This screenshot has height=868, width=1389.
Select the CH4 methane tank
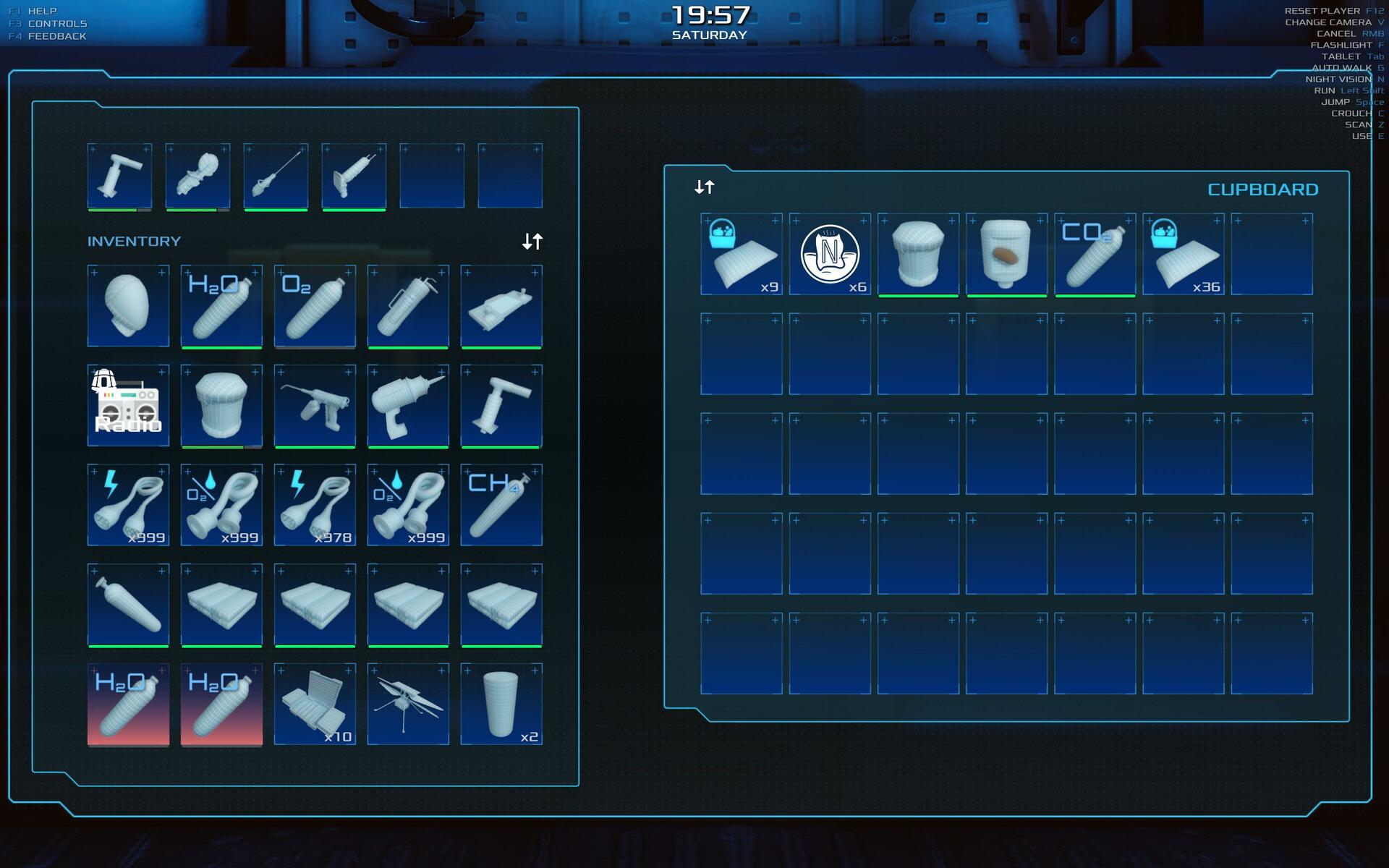pos(501,505)
